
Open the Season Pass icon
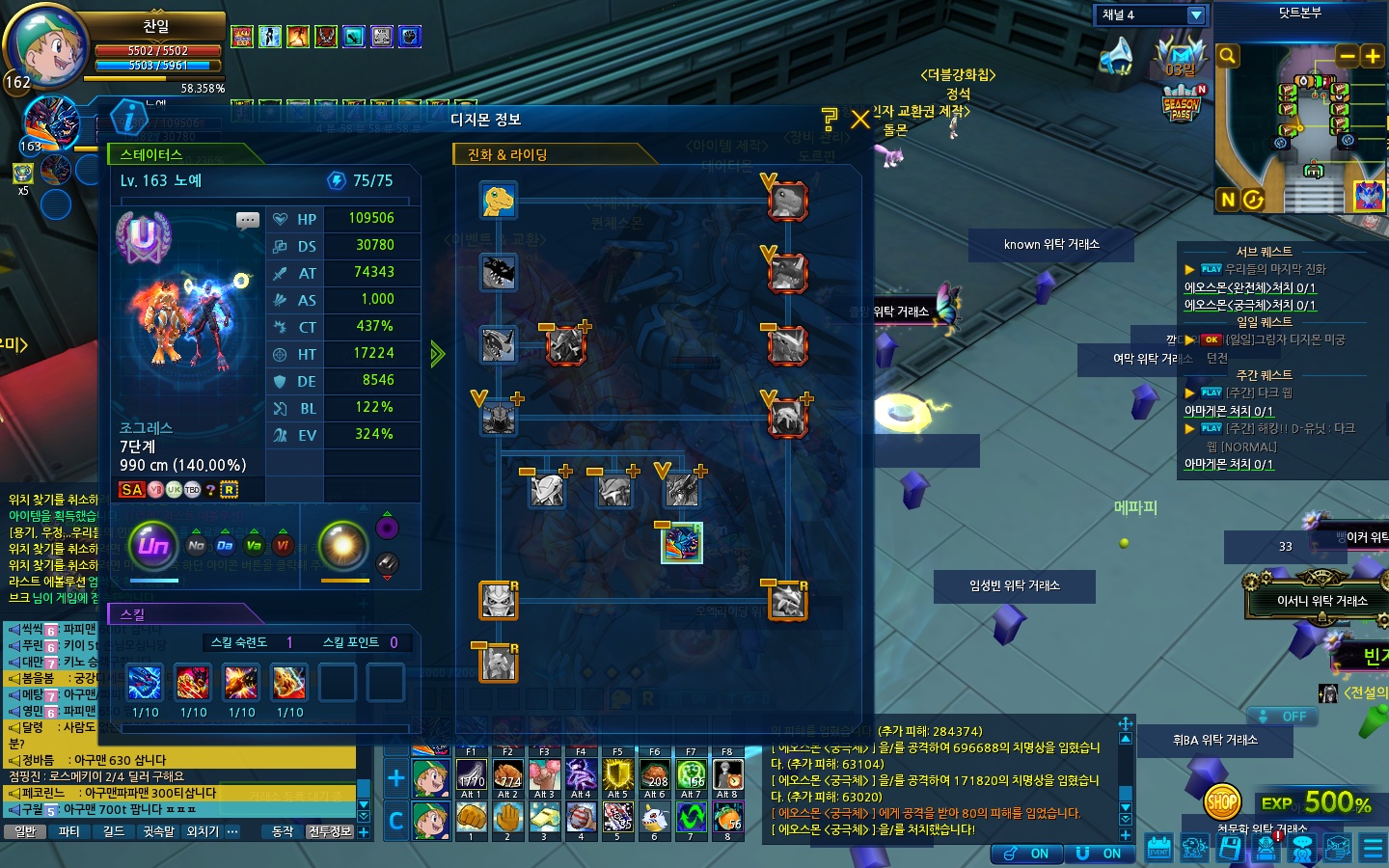pyautogui.click(x=1182, y=104)
